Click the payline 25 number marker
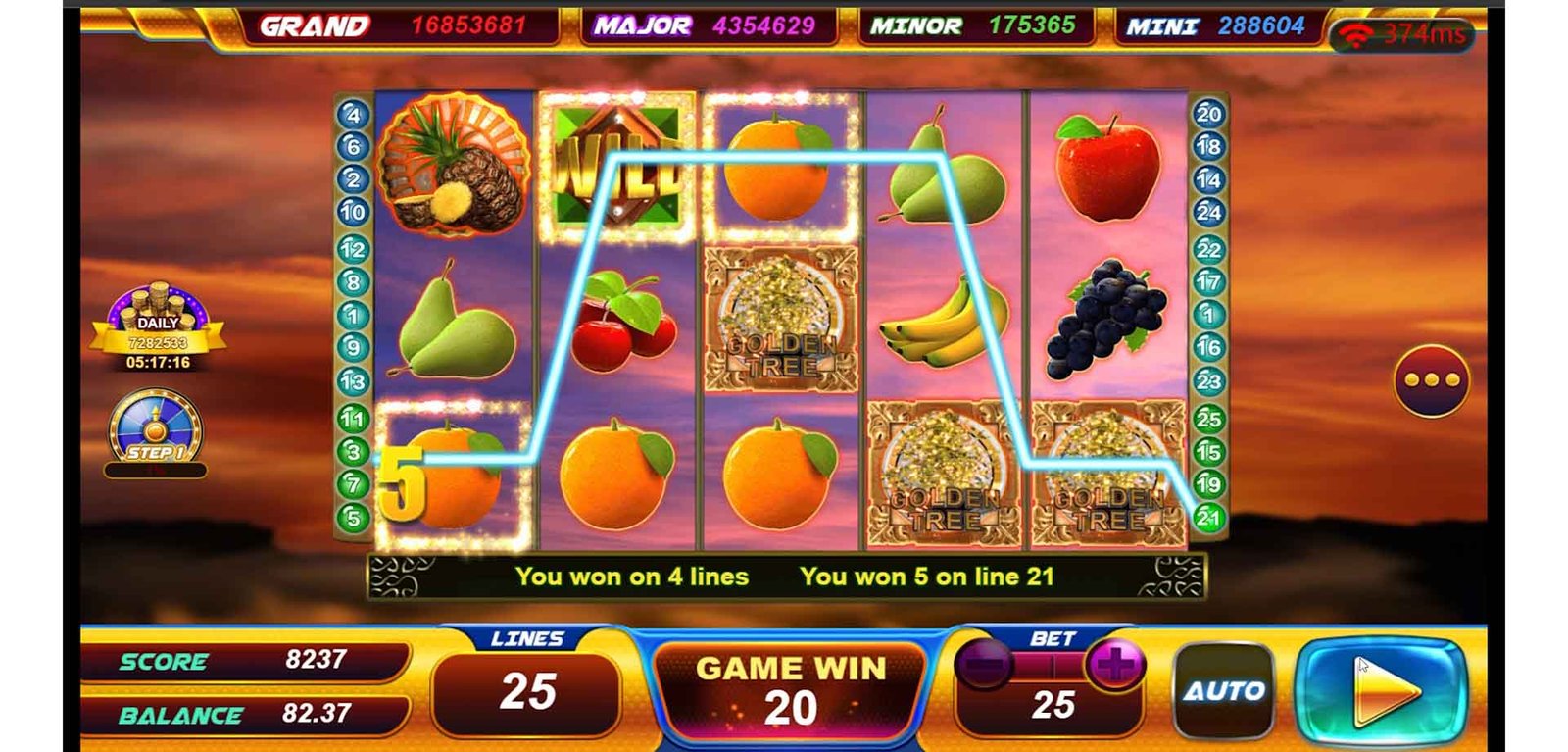This screenshot has width=1568, height=752. pyautogui.click(x=1208, y=419)
